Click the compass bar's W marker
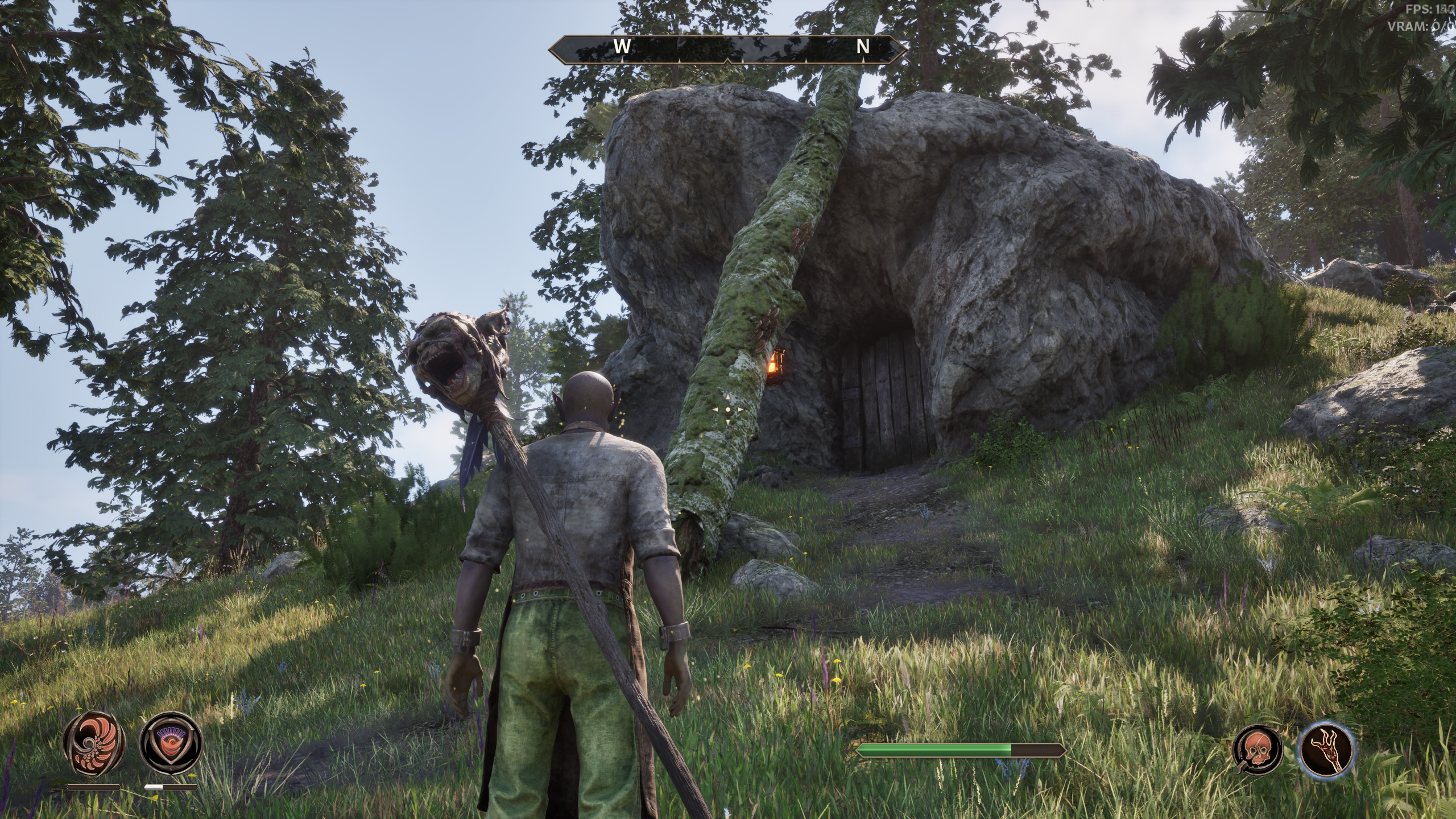The height and width of the screenshot is (819, 1456). click(x=622, y=47)
